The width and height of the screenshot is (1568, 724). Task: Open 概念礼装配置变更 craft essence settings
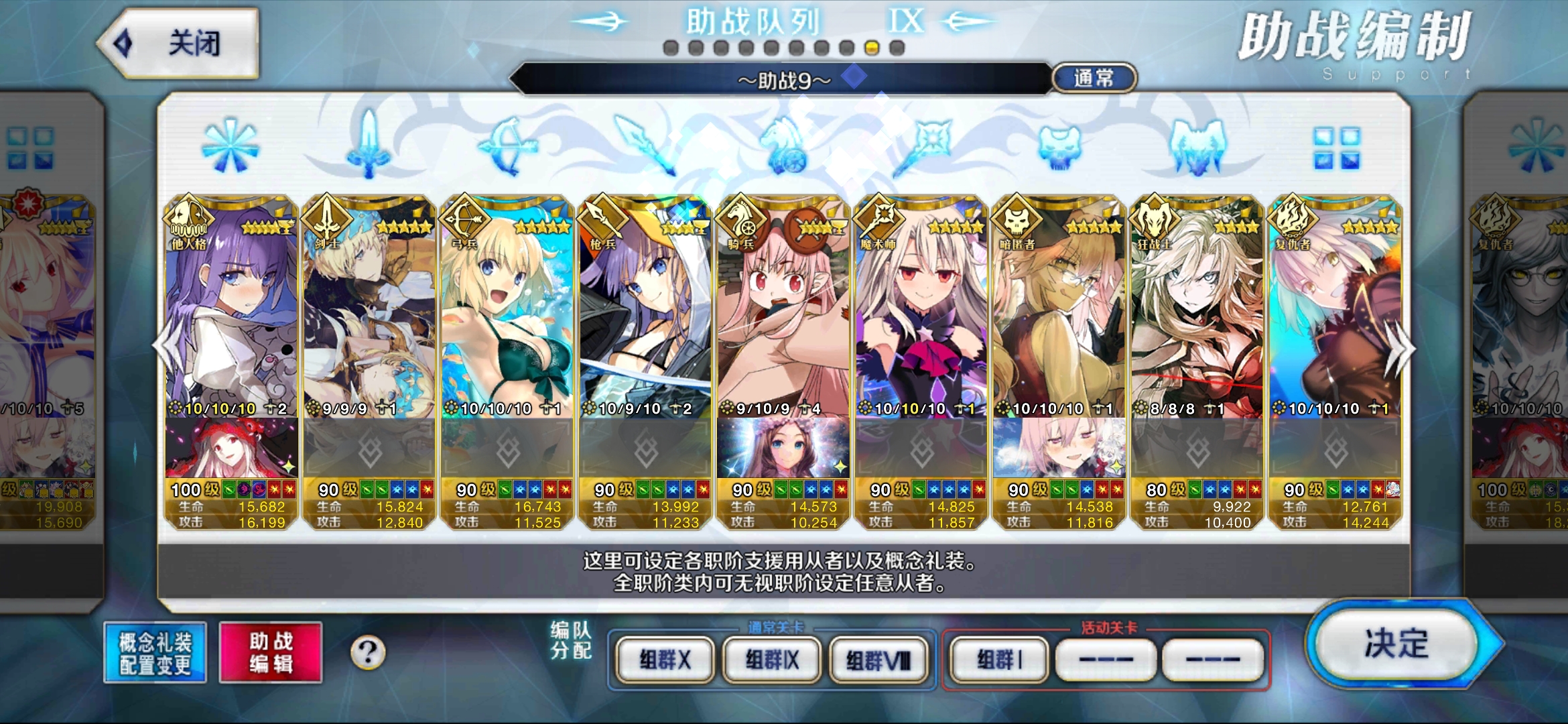click(x=155, y=653)
